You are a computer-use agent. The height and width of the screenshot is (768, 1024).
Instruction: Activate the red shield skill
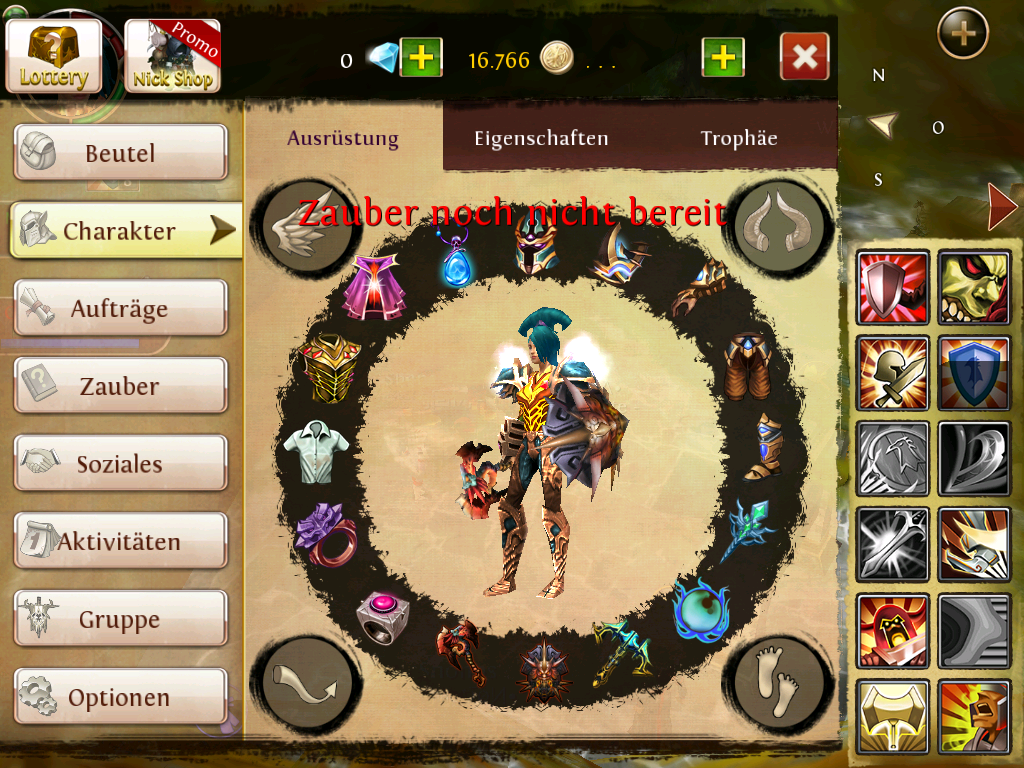tap(893, 288)
